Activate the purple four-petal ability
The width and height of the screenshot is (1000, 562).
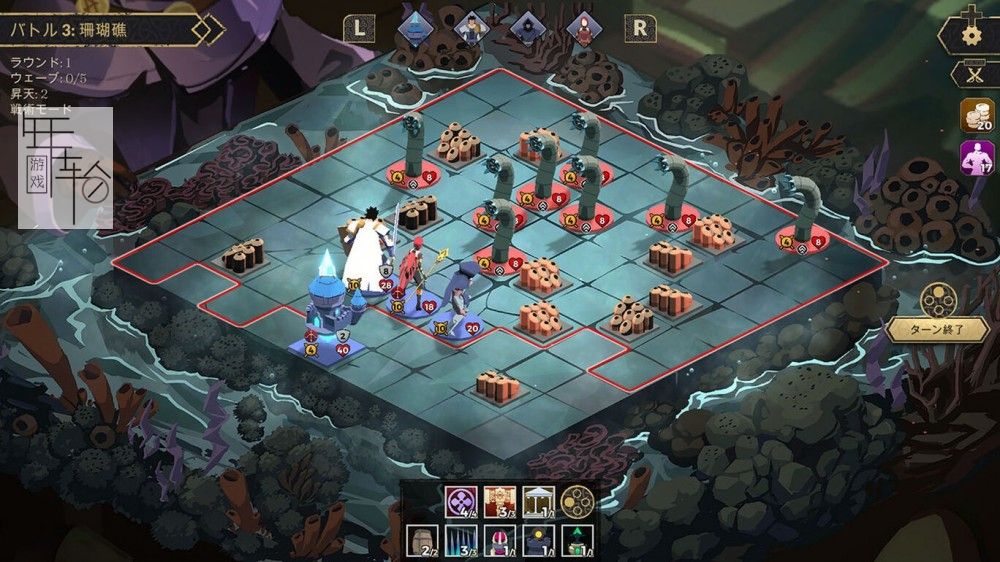point(459,501)
